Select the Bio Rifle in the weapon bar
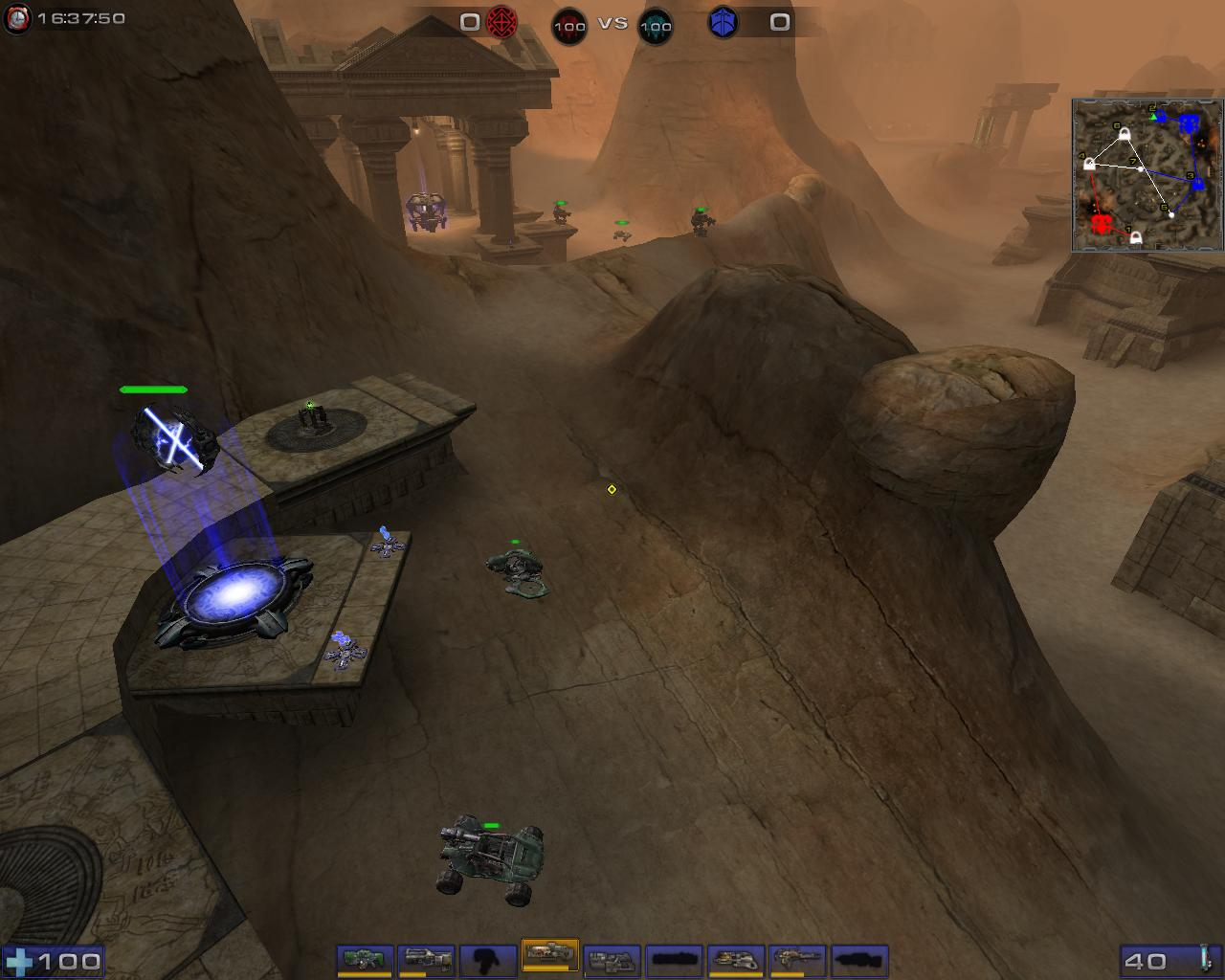This screenshot has height=980, width=1225. [x=363, y=959]
